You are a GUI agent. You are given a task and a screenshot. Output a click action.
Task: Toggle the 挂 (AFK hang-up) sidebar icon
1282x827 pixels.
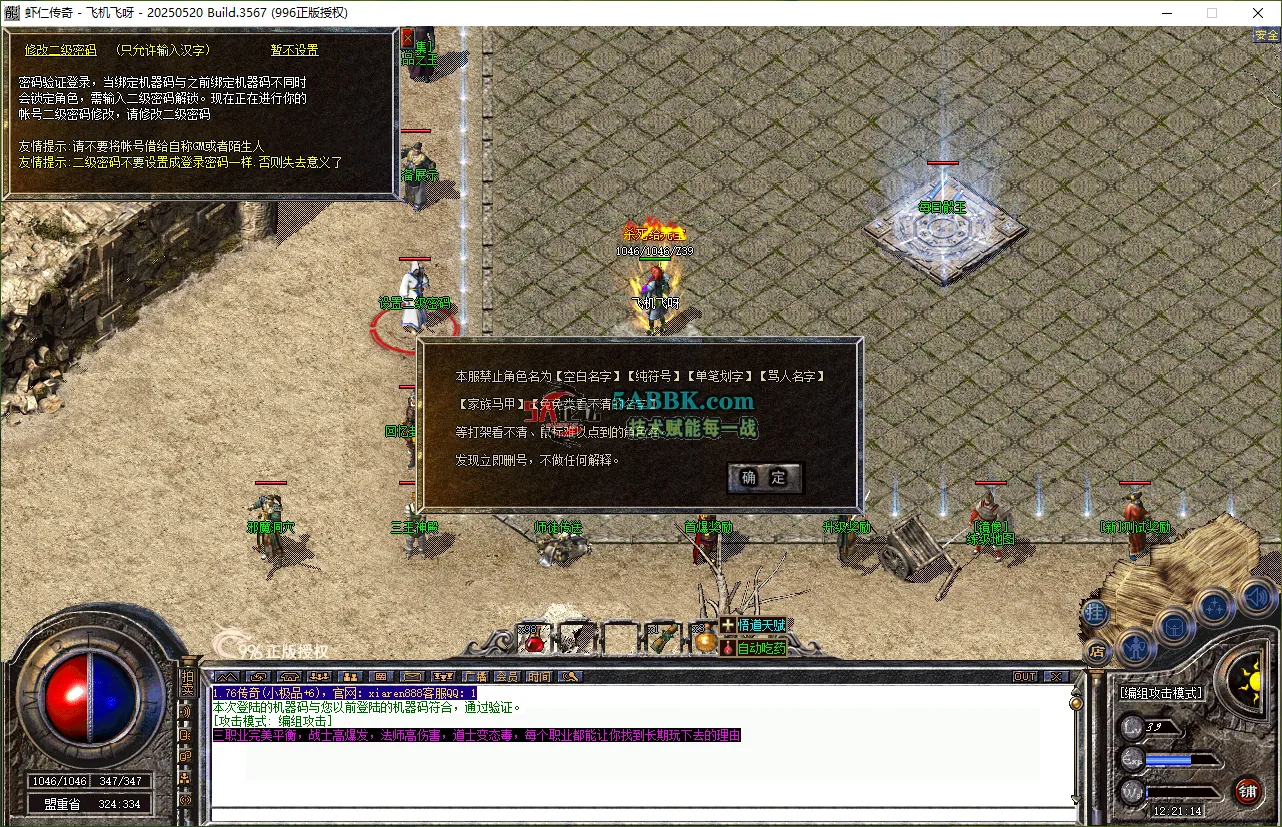coord(1096,610)
